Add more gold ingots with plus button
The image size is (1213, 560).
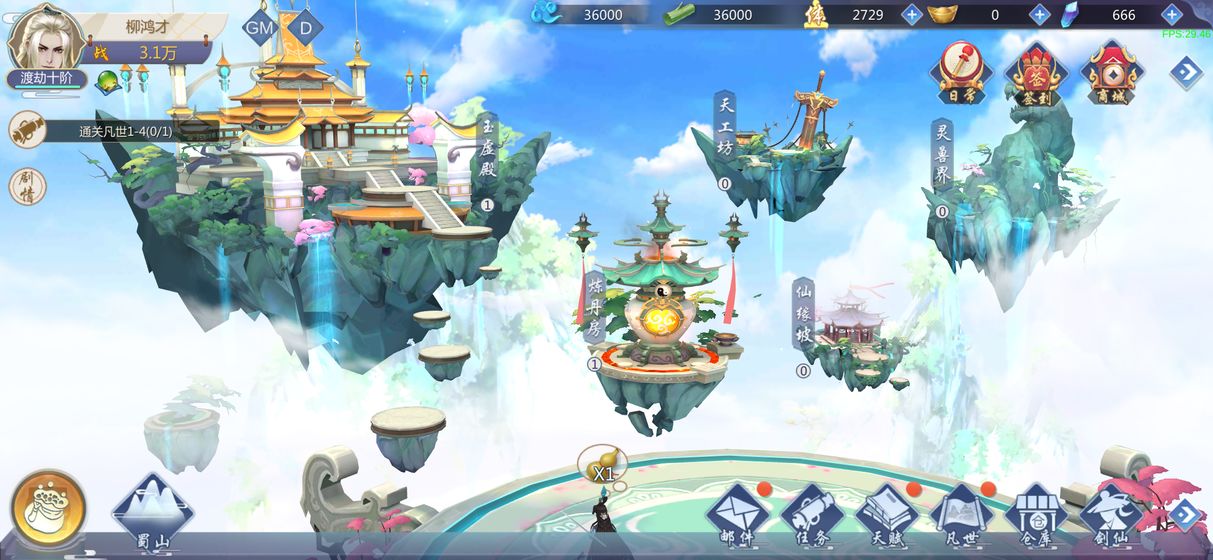click(1039, 14)
